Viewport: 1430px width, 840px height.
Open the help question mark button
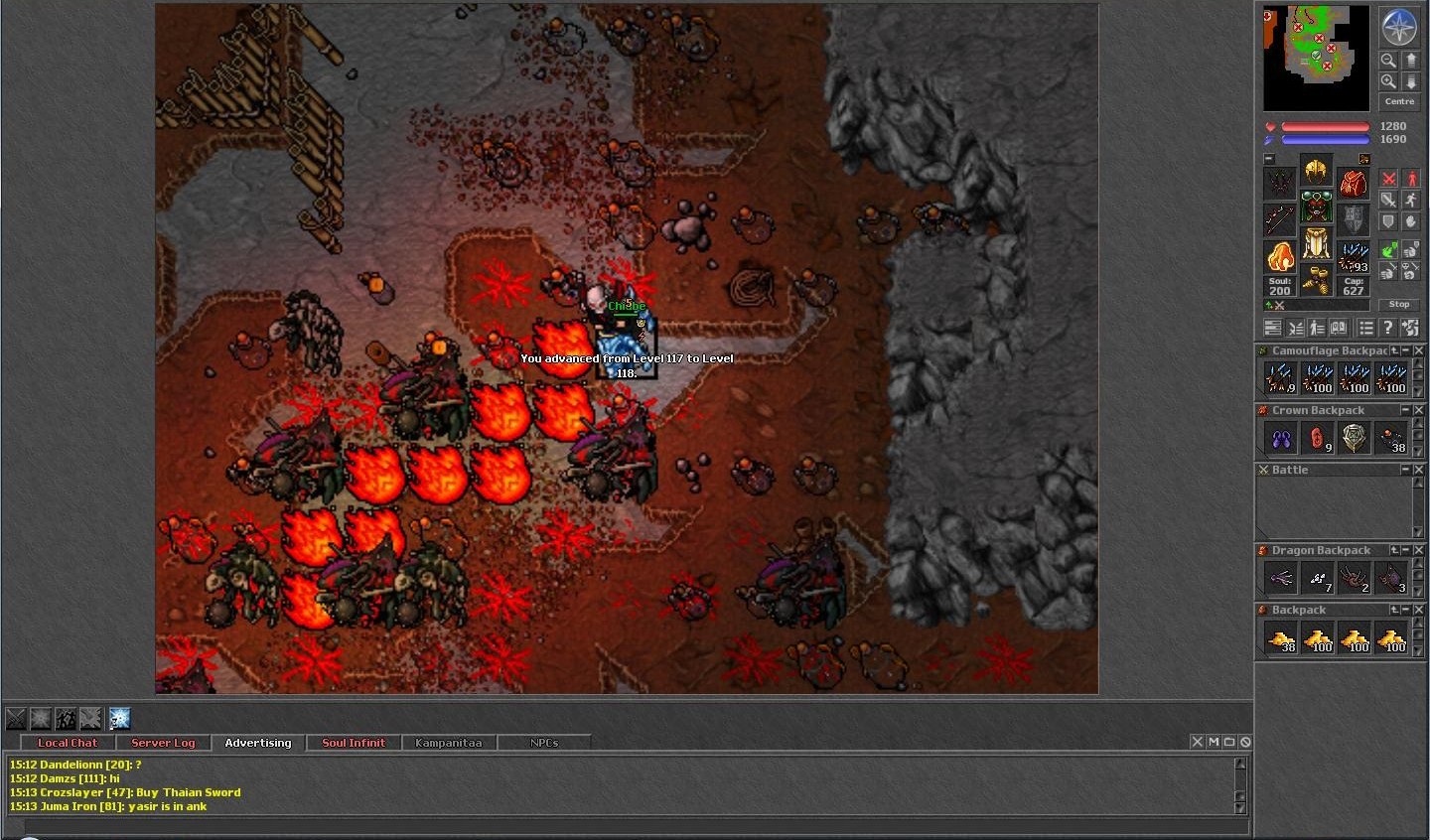[x=1388, y=328]
